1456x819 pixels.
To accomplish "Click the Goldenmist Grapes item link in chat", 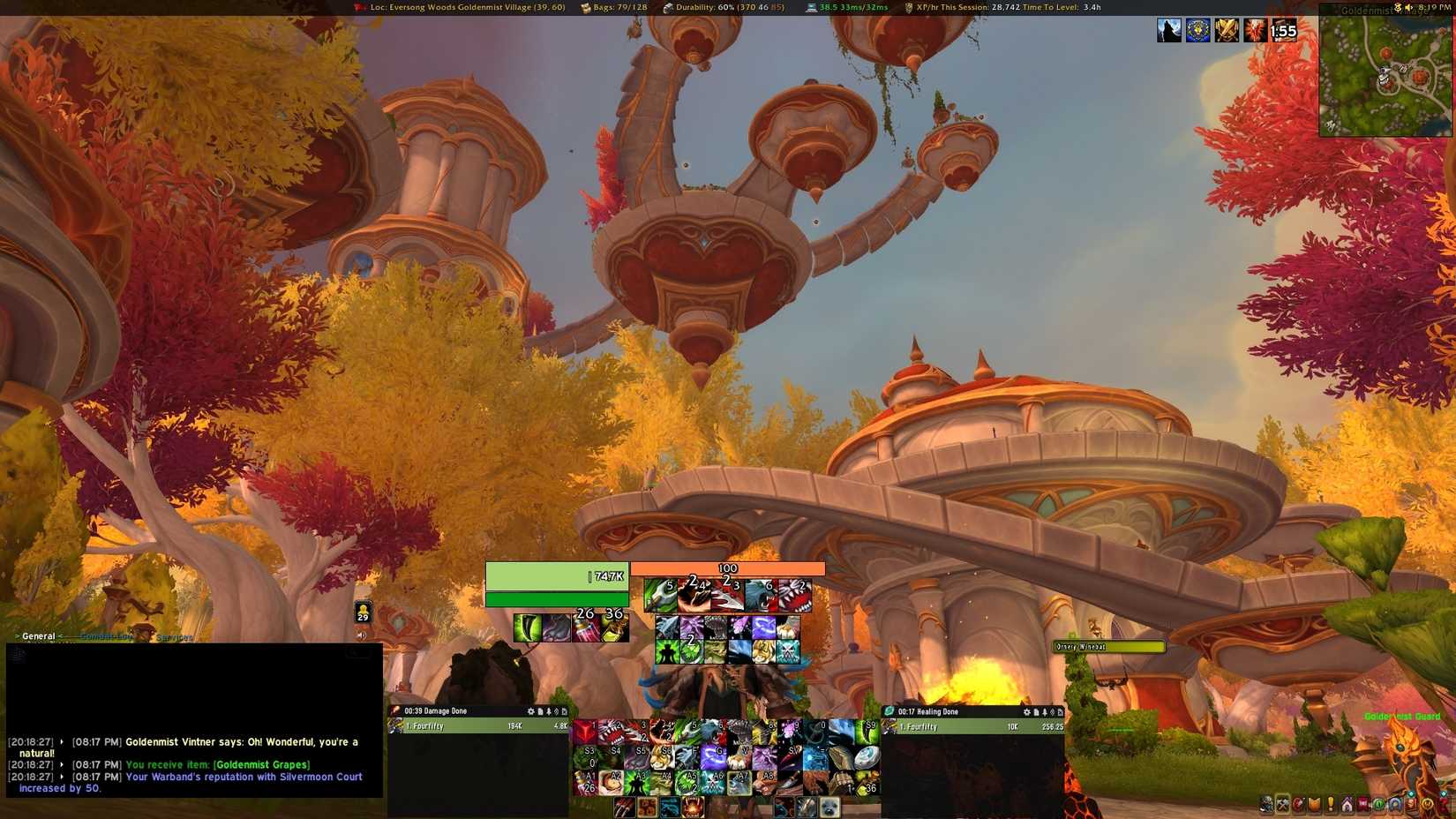I will pos(261,764).
